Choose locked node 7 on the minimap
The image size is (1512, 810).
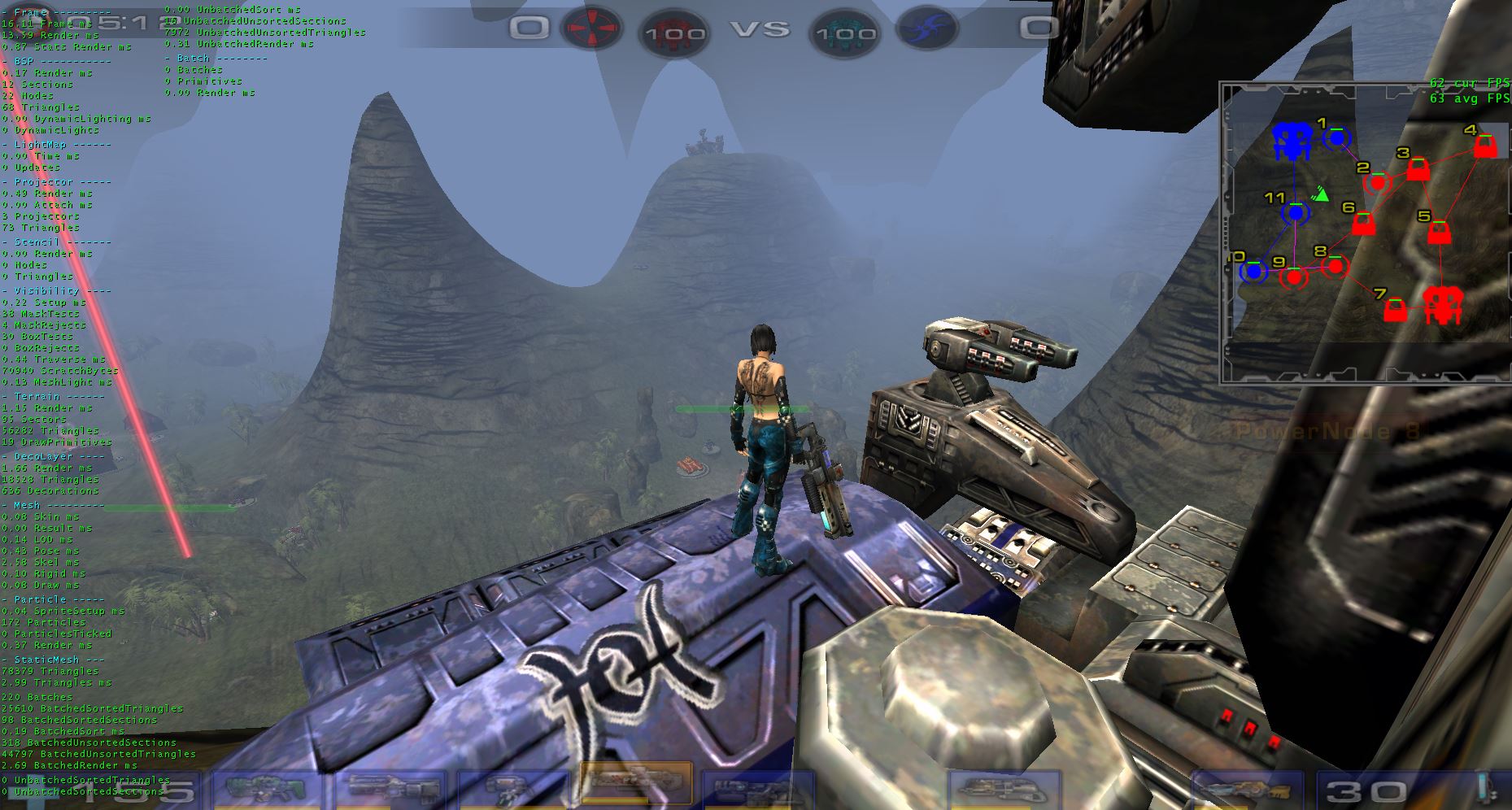(1396, 310)
